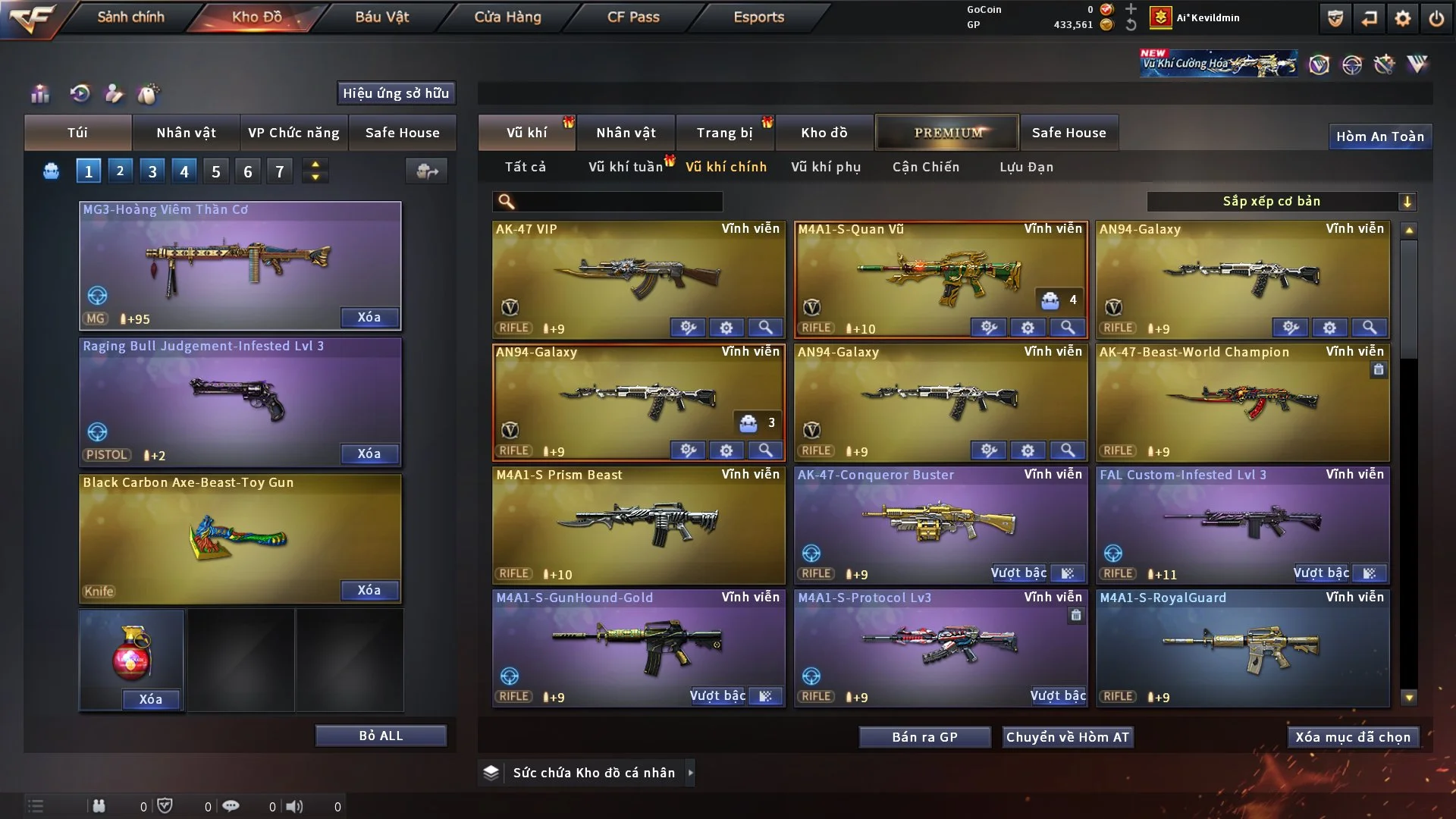Image resolution: width=1456 pixels, height=819 pixels.
Task: Open the Sảnh chính lobby menu
Action: point(130,17)
